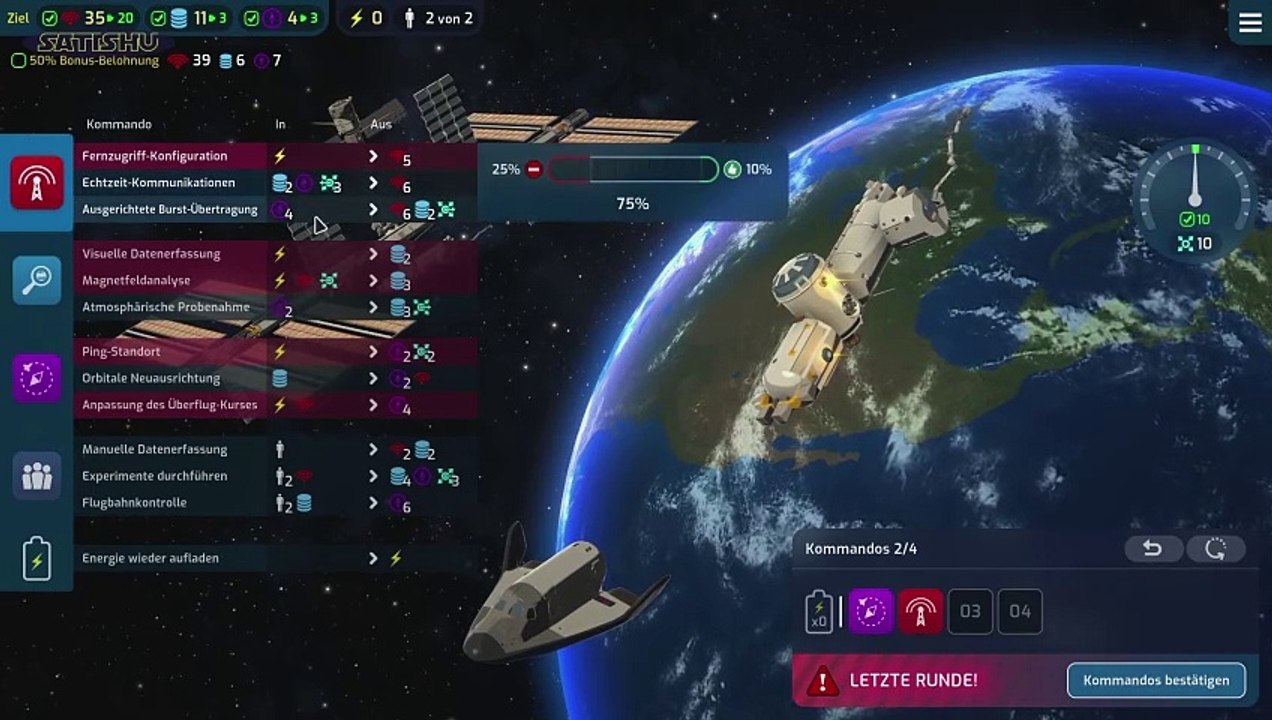Select Magnetfeldanalyse command
The width and height of the screenshot is (1272, 720).
[x=136, y=281]
